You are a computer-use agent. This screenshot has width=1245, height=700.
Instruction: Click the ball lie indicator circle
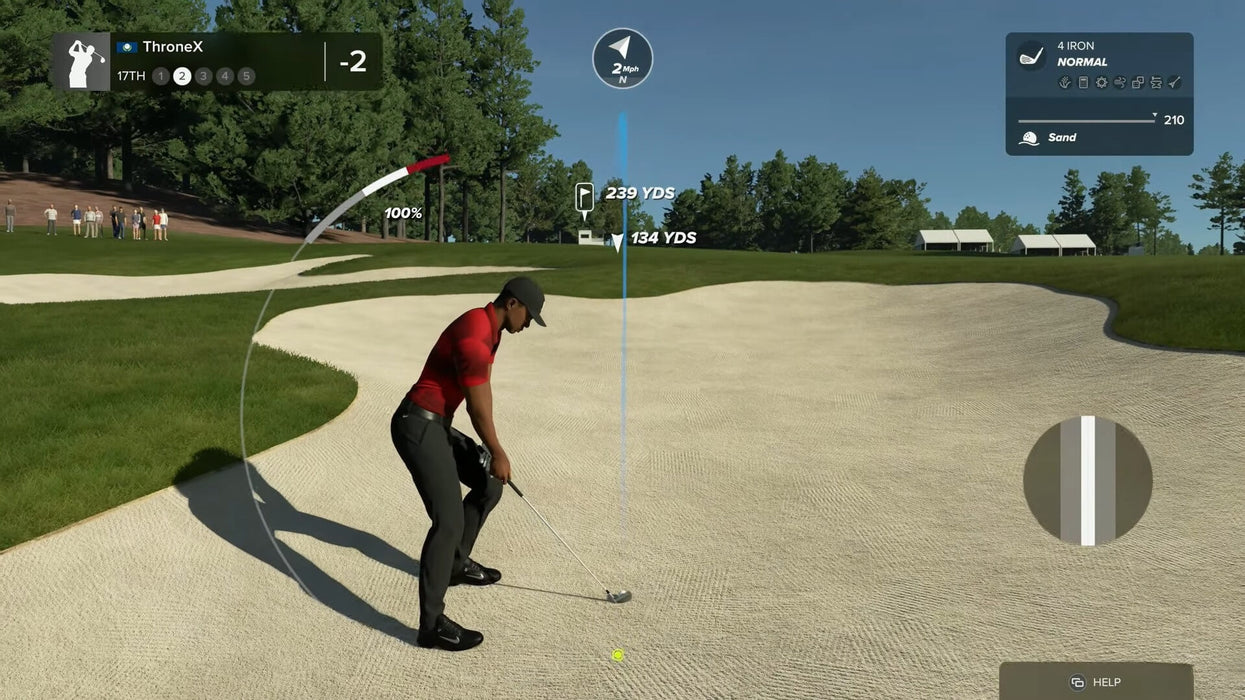coord(1087,481)
